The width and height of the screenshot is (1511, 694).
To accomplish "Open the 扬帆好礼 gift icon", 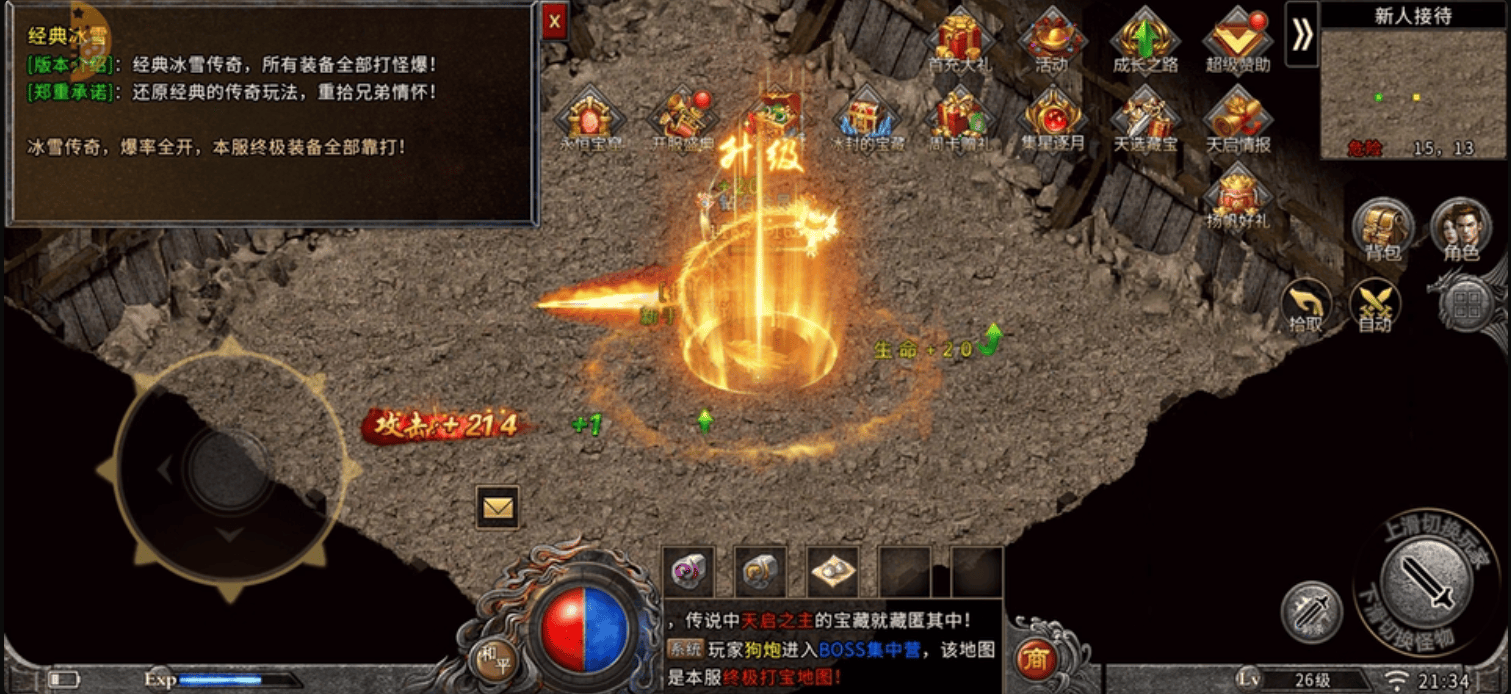I will pyautogui.click(x=1238, y=195).
